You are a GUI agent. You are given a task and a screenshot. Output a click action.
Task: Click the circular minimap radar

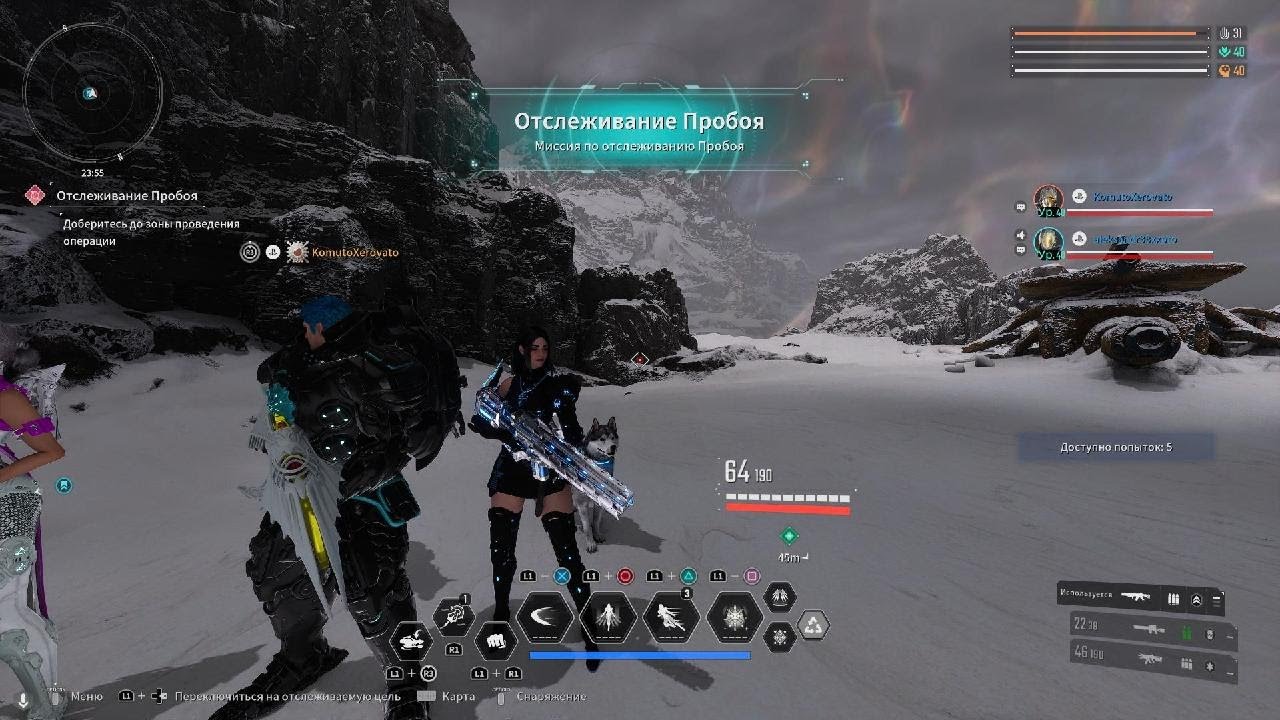click(92, 92)
